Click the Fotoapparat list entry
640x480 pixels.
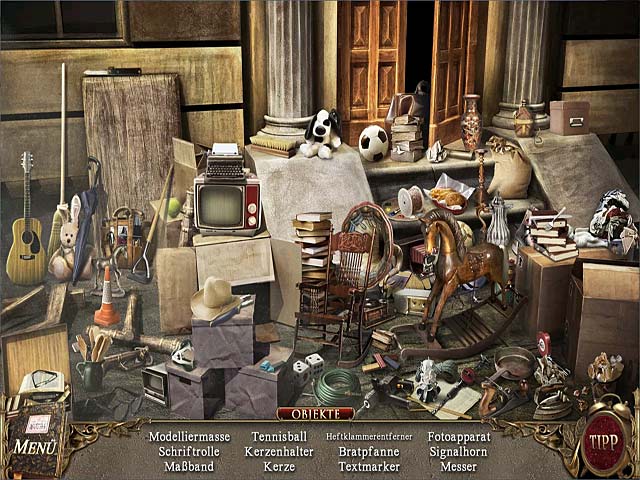click(x=459, y=437)
